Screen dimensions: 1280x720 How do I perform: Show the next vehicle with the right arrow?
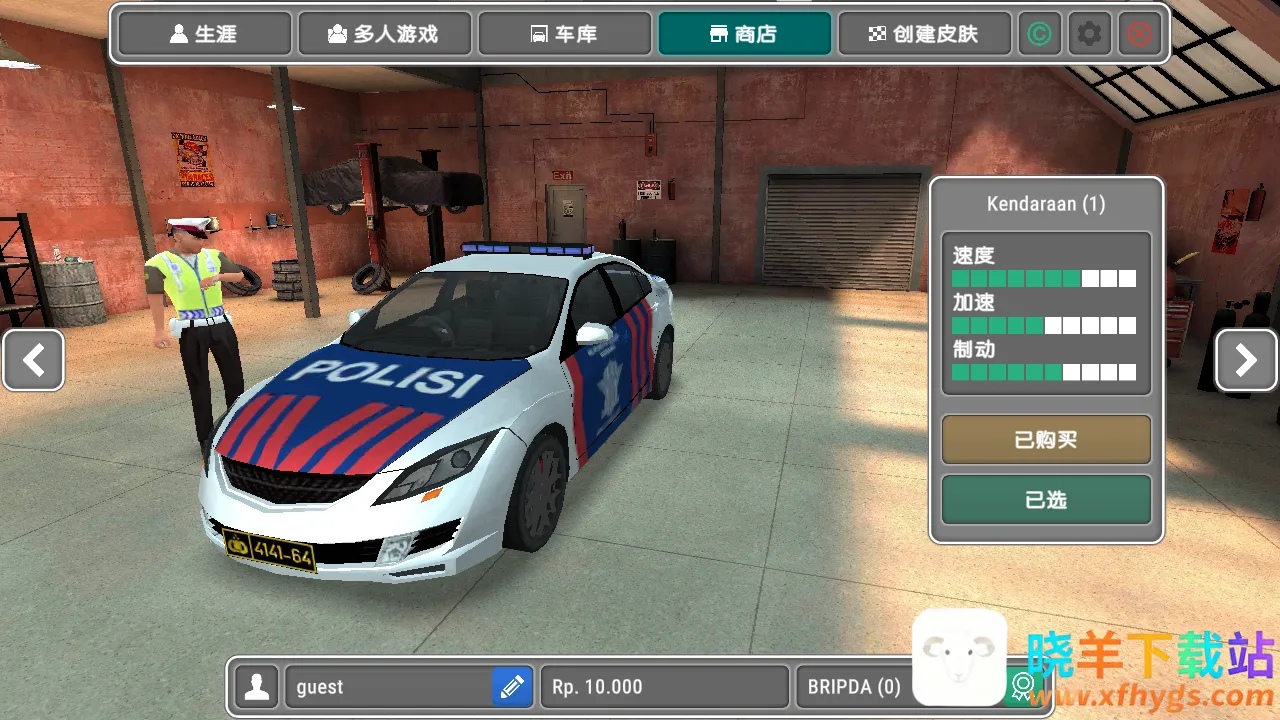pos(1246,360)
